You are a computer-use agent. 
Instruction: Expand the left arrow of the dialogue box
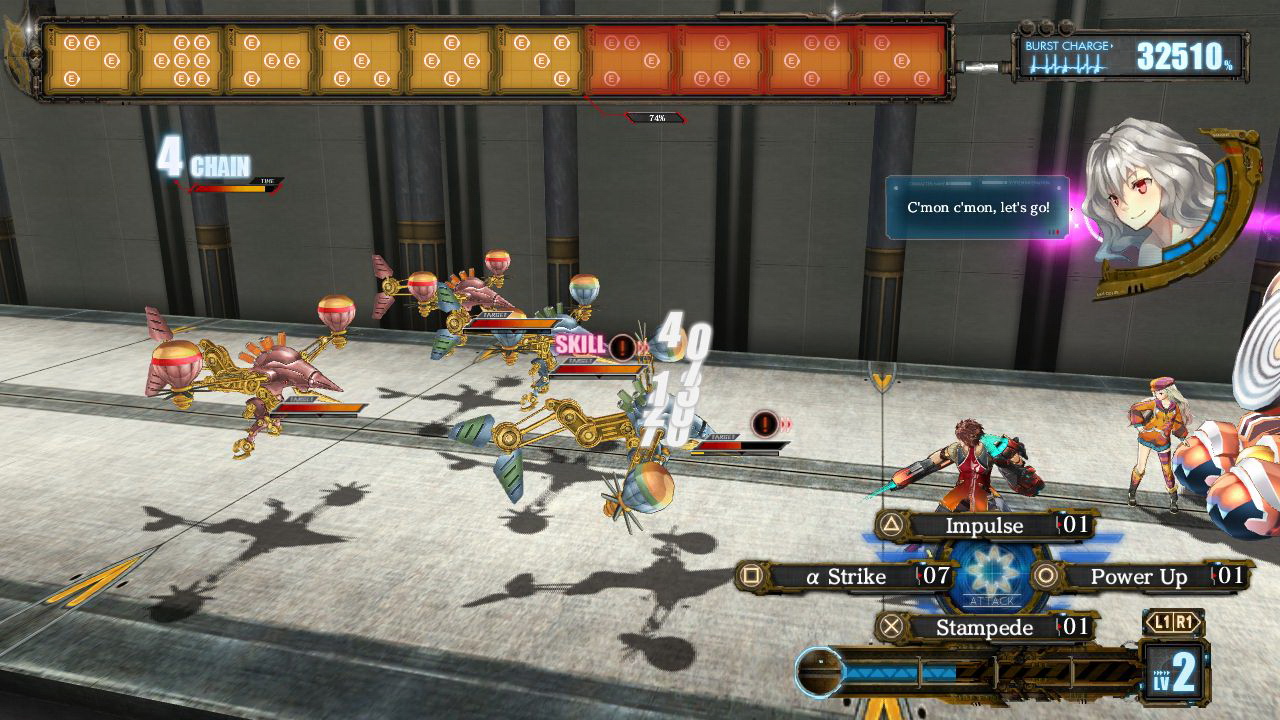point(896,187)
